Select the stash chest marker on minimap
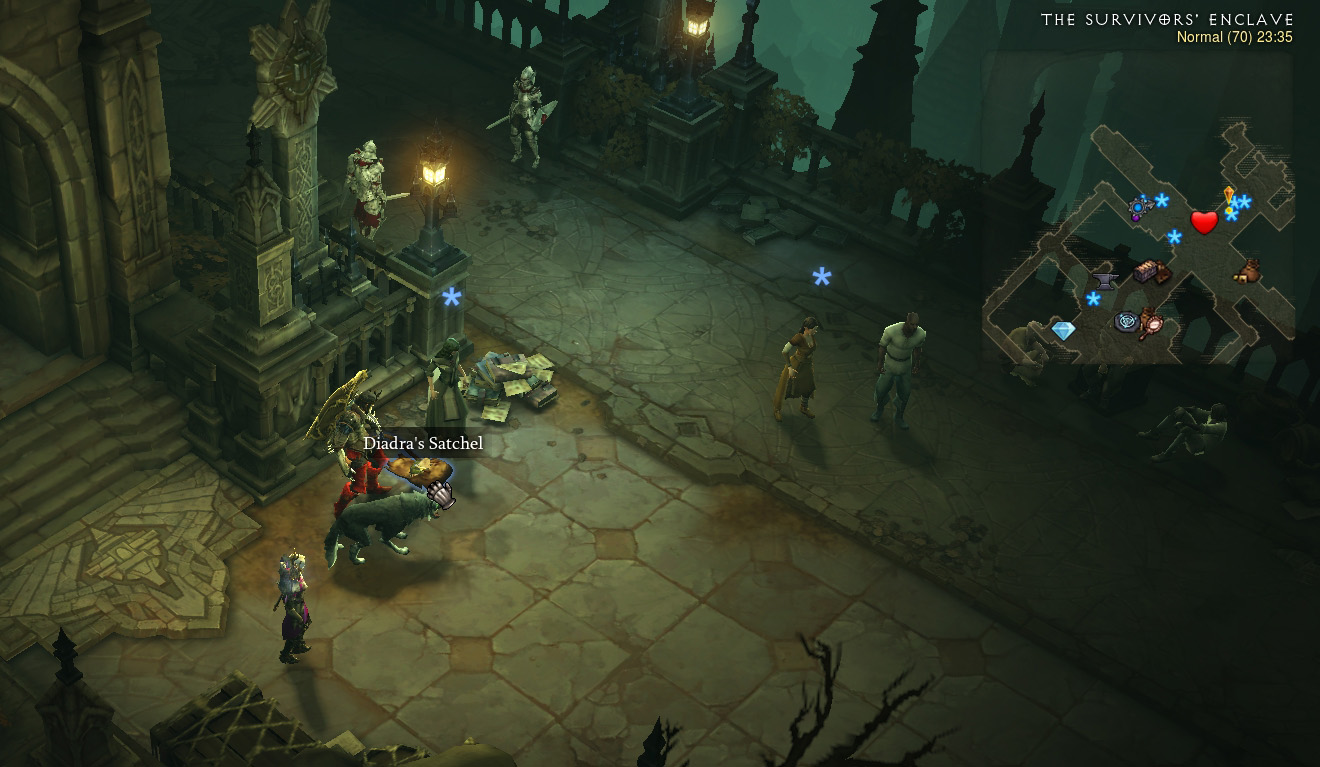1320x767 pixels. pos(1147,272)
